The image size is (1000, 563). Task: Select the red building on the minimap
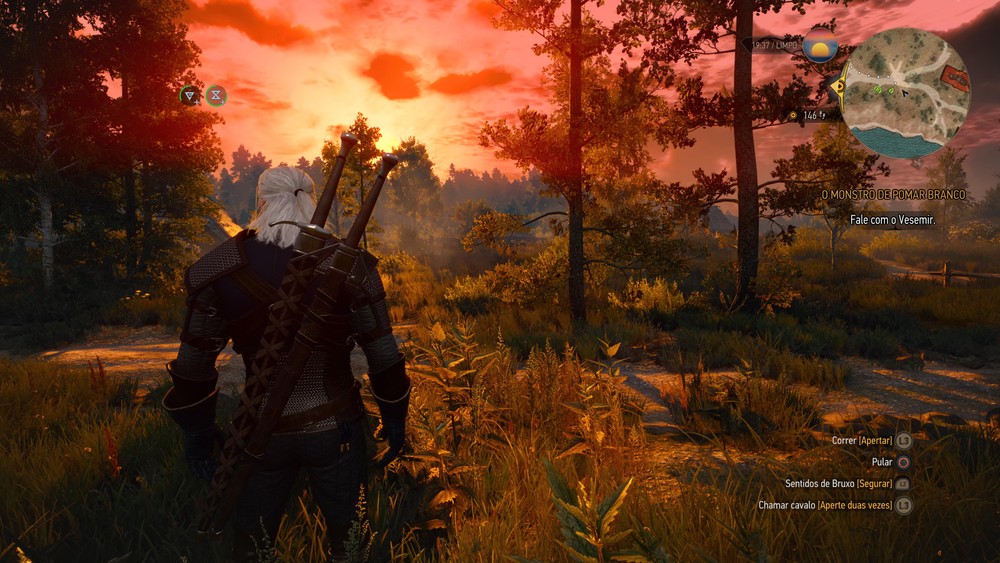pos(955,78)
